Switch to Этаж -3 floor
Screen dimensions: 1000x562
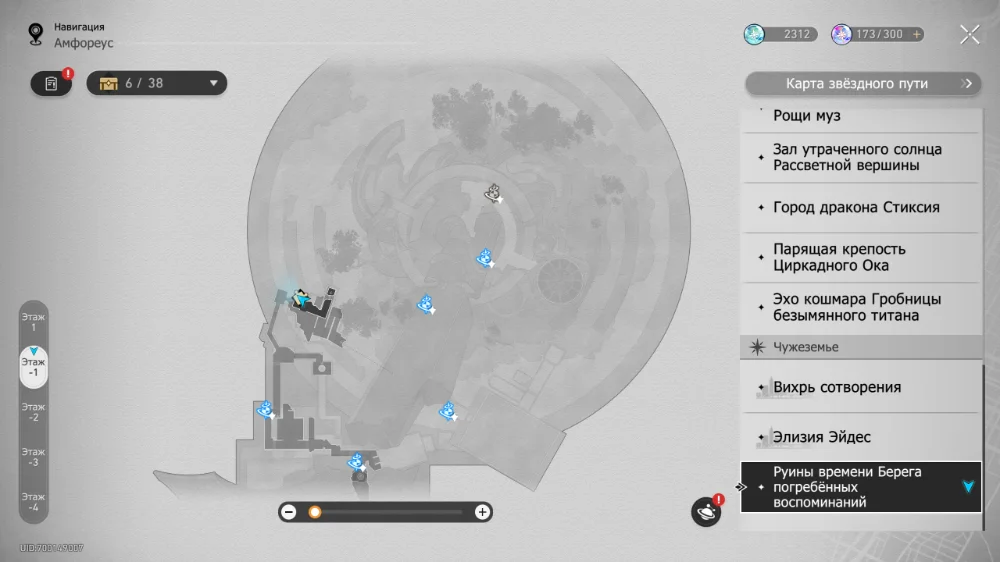tap(33, 457)
